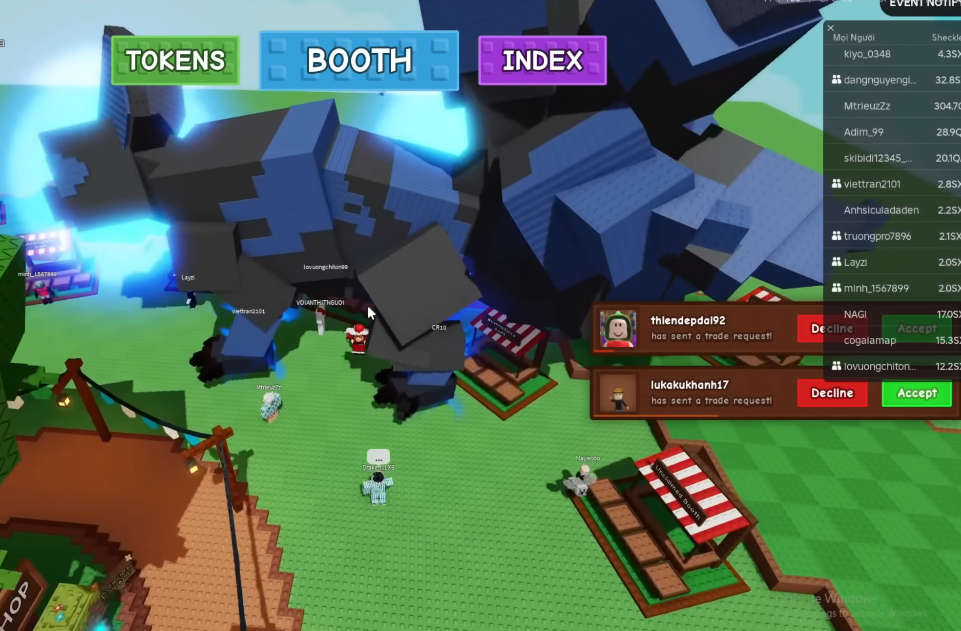This screenshot has height=631, width=961.
Task: Click lukakukhanh17's avatar in trade request
Action: click(618, 393)
